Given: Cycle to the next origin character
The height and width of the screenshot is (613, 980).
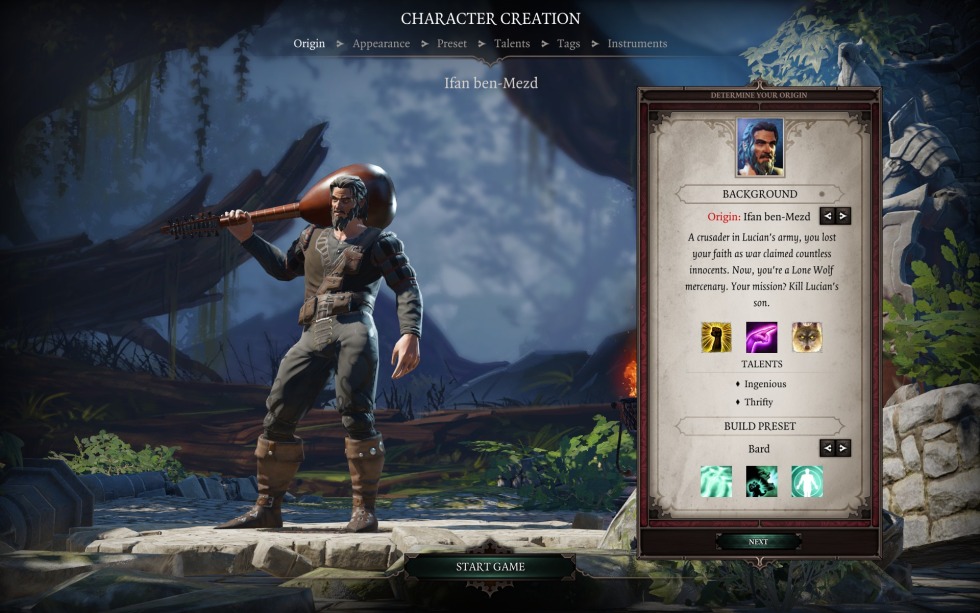Looking at the screenshot, I should coord(843,216).
